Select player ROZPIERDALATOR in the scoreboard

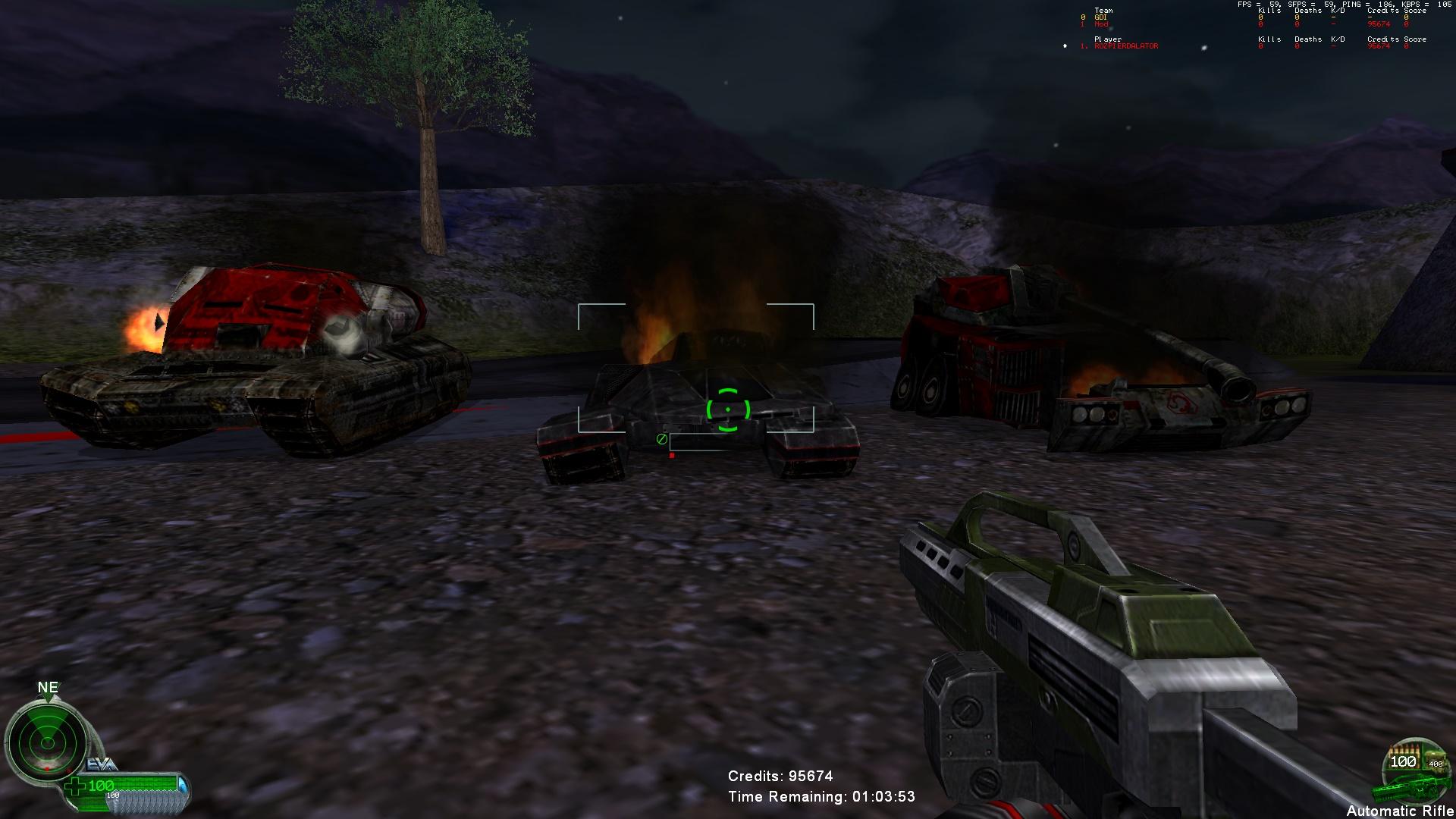click(x=1126, y=46)
